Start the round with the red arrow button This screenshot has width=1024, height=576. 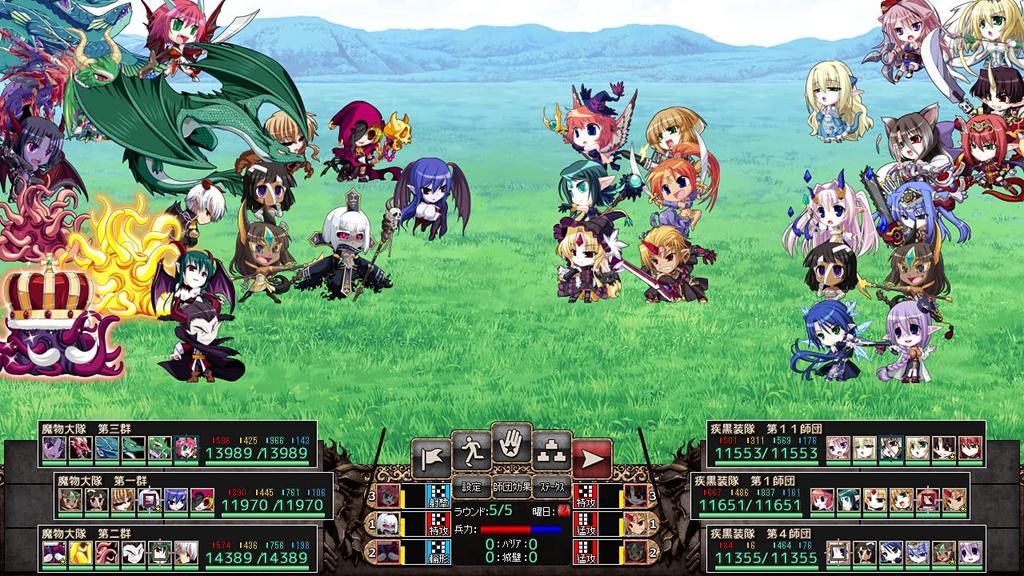coord(592,458)
